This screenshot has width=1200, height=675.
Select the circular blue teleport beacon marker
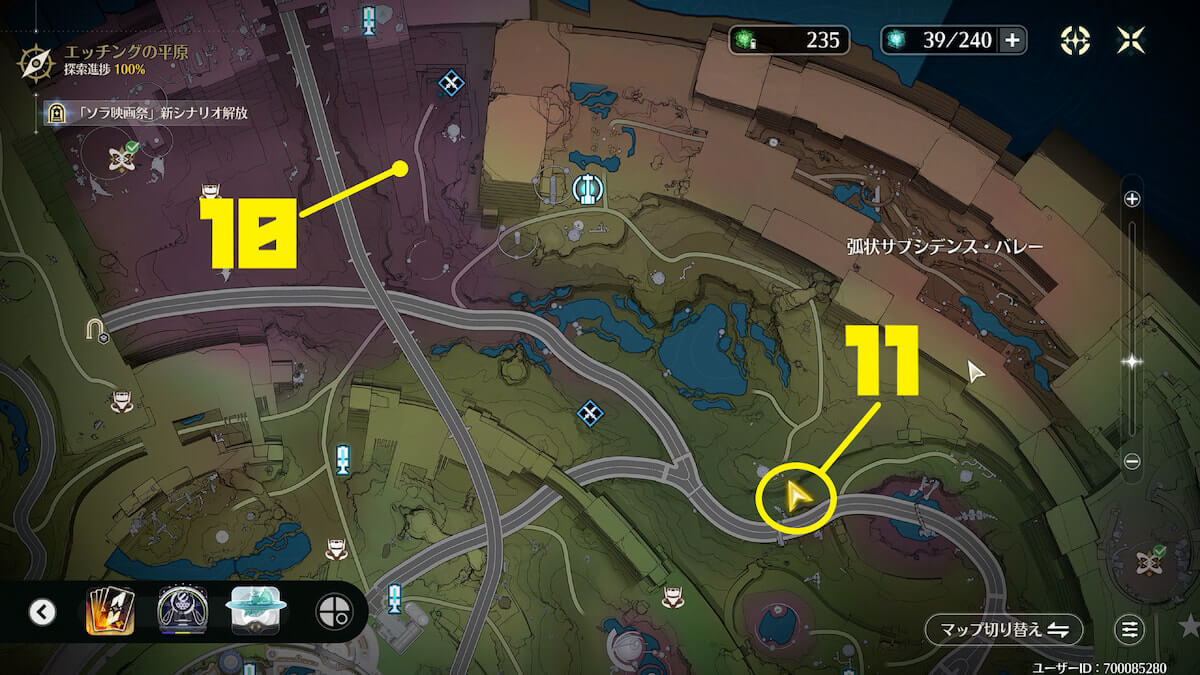click(586, 187)
